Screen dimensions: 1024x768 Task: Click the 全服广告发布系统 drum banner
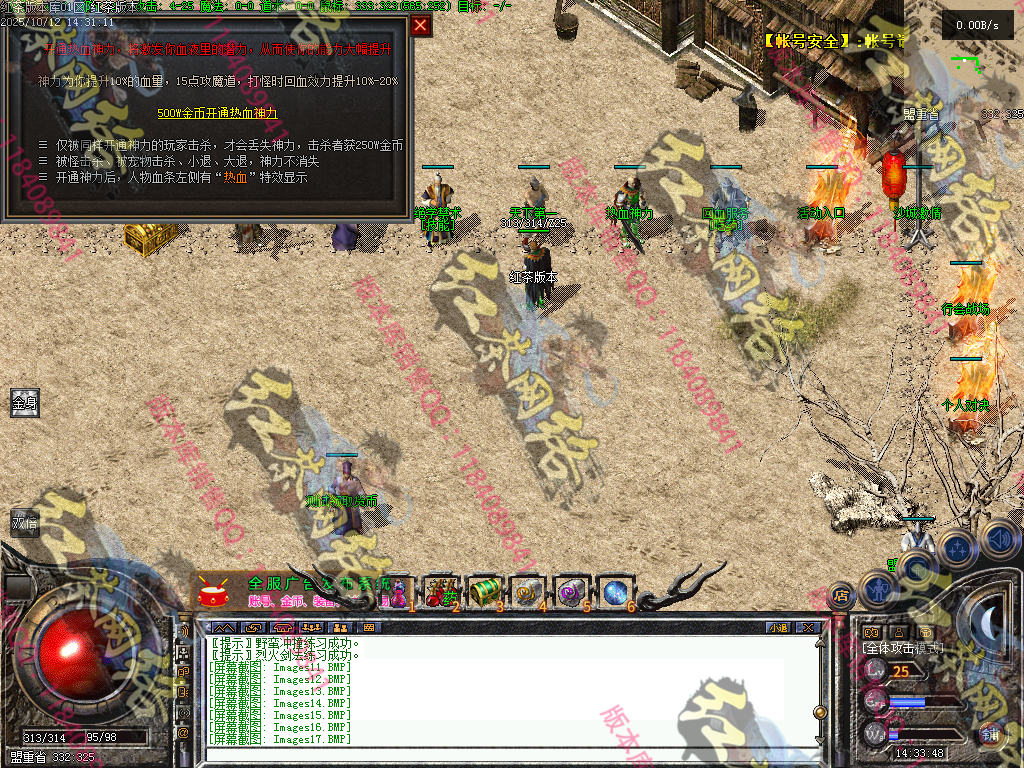point(290,591)
